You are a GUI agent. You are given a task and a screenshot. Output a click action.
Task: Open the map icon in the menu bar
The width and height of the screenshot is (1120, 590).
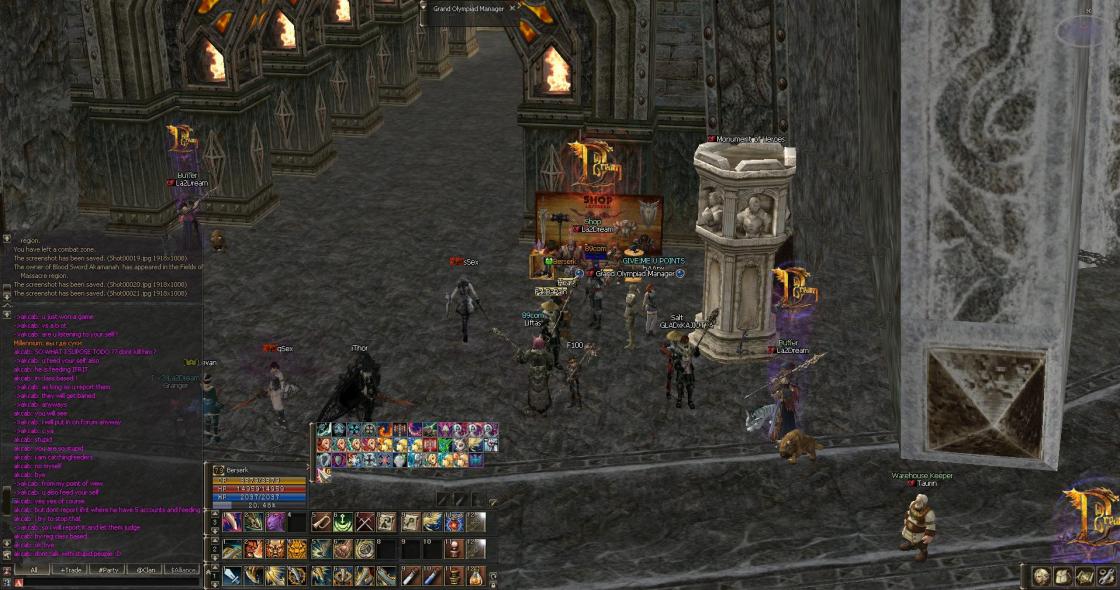1084,575
